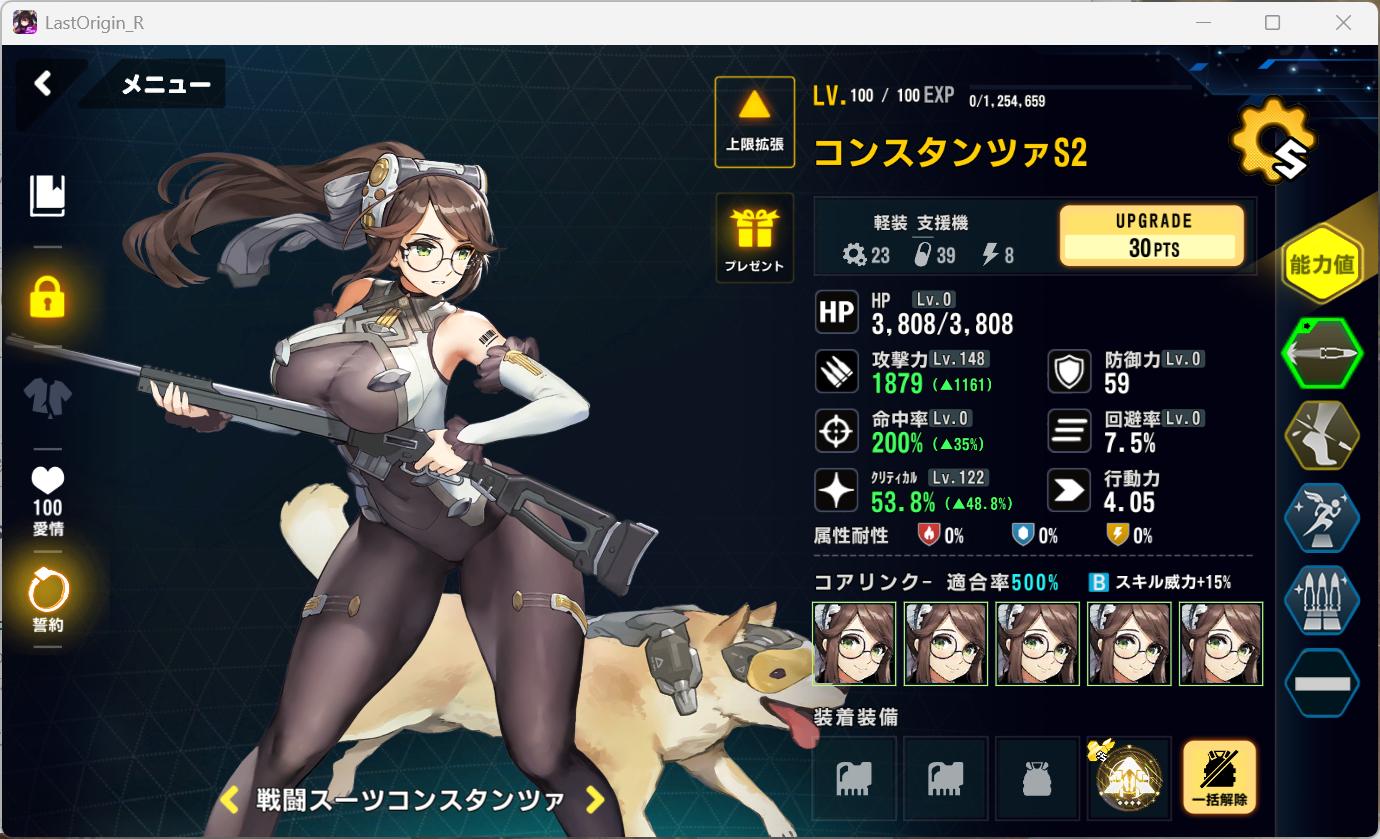Image resolution: width=1380 pixels, height=839 pixels.
Task: Select the kick skill hexagon
Action: 1321,435
